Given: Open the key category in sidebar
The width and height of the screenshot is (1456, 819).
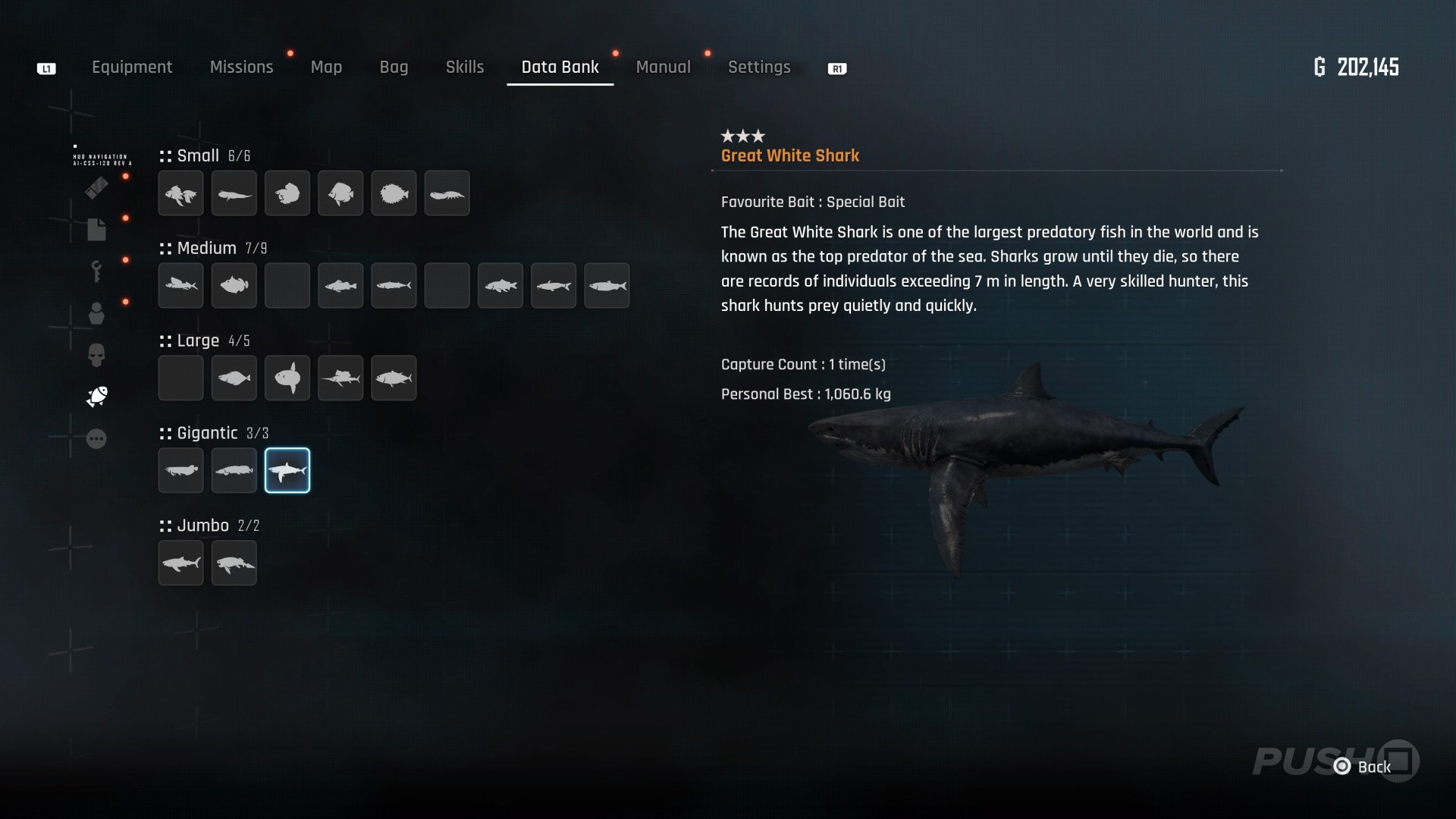Looking at the screenshot, I should 96,271.
